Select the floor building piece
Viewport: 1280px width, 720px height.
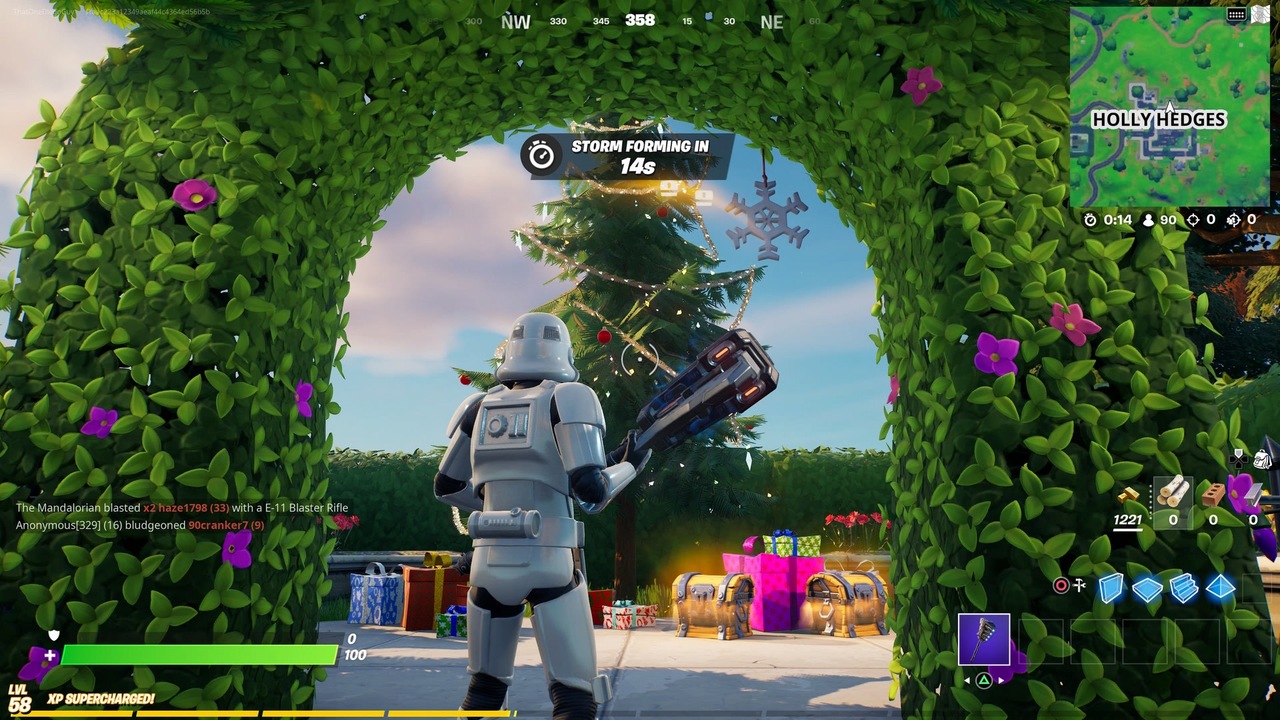pos(1147,588)
